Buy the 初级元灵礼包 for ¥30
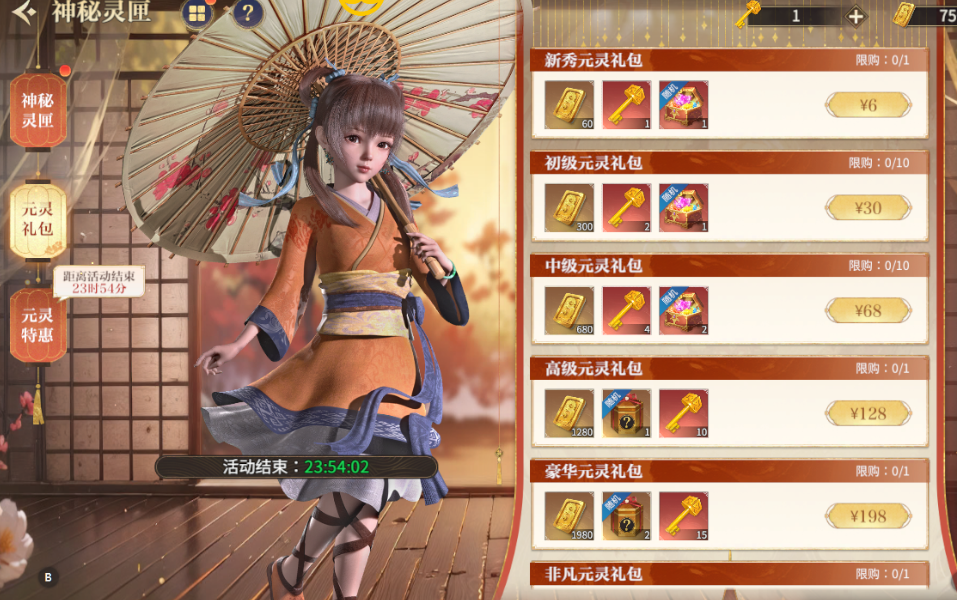 tap(868, 208)
